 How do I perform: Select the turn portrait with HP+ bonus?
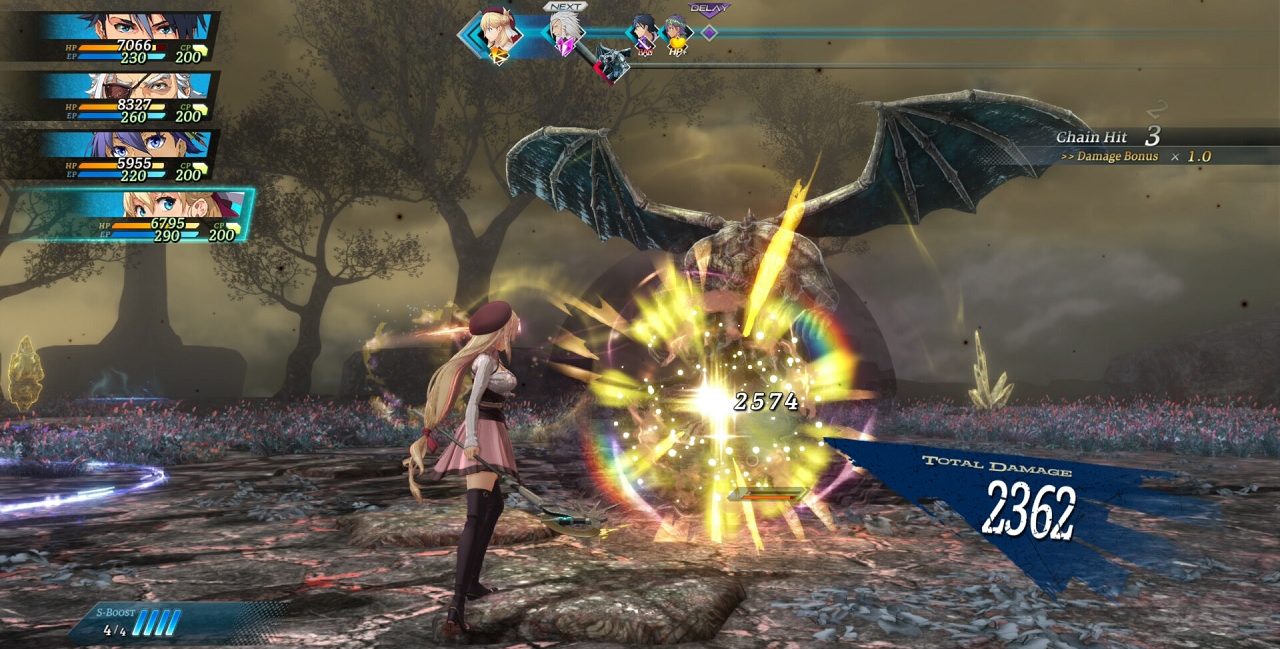[678, 34]
